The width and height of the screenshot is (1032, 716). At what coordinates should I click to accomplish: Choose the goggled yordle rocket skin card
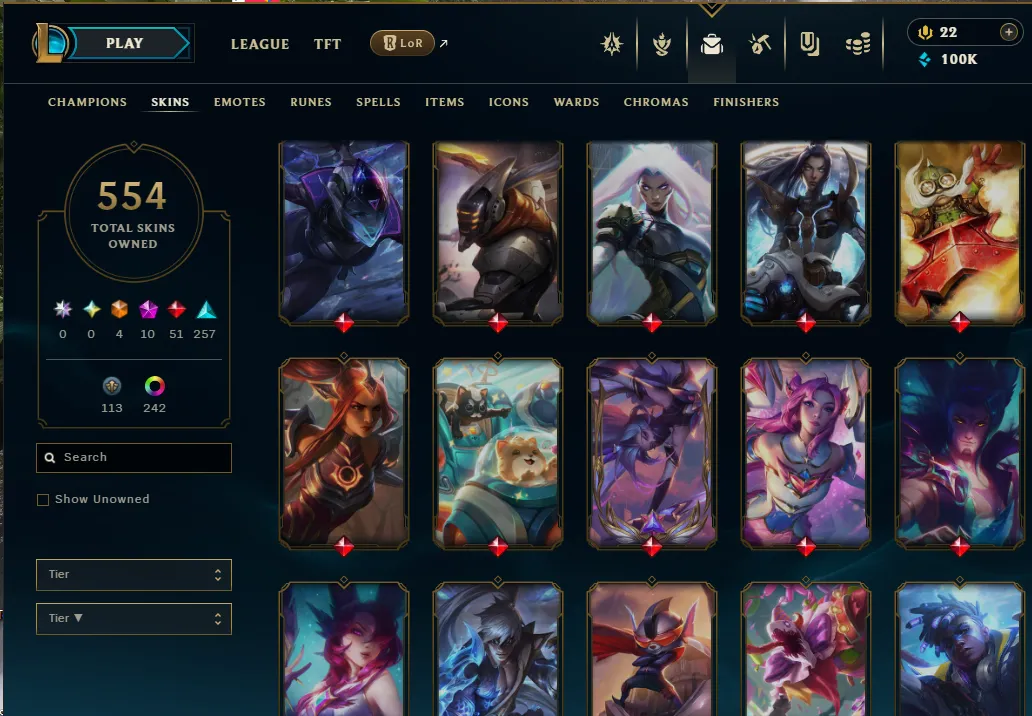tap(959, 232)
